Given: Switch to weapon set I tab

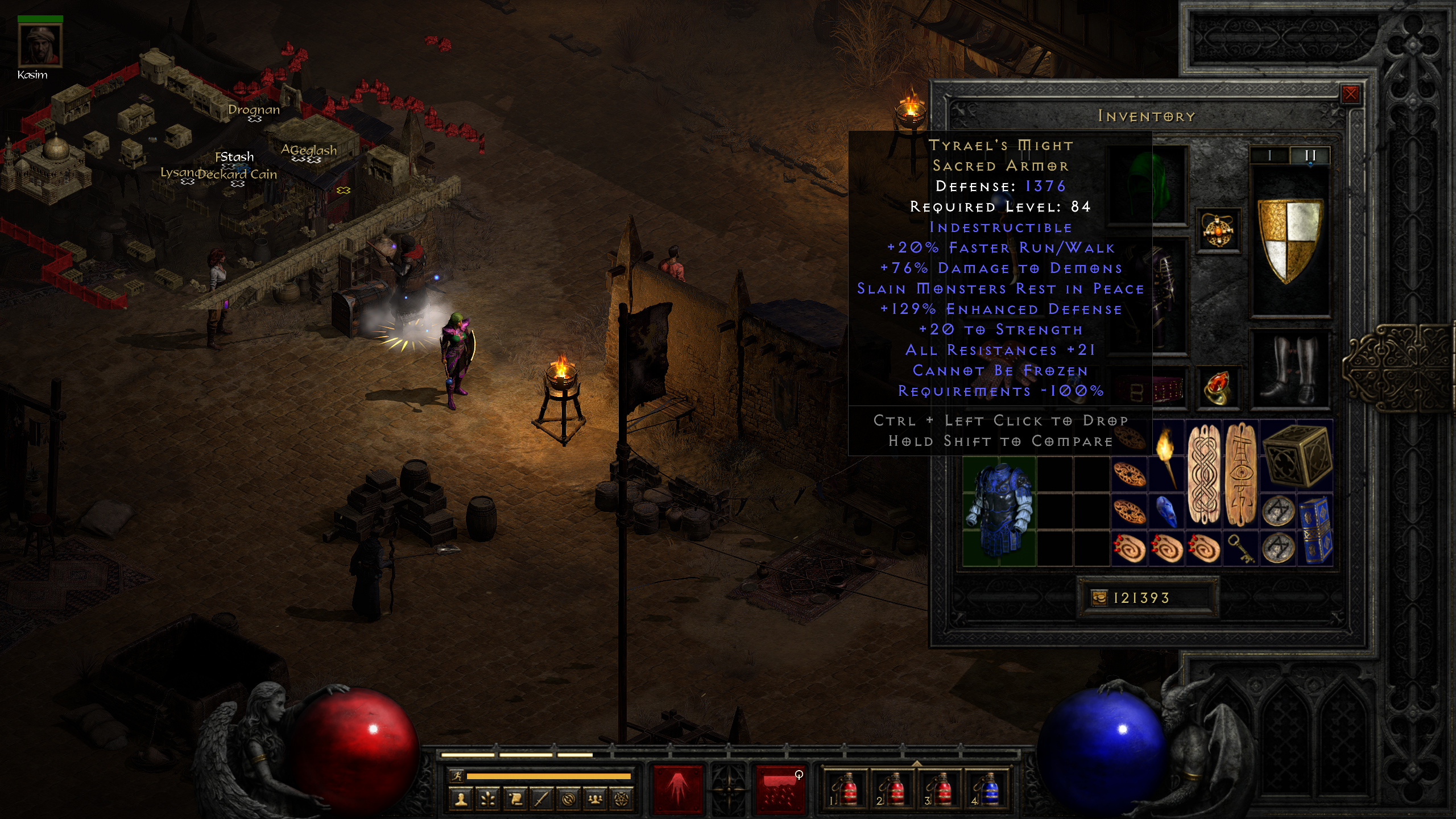Looking at the screenshot, I should click(1269, 156).
